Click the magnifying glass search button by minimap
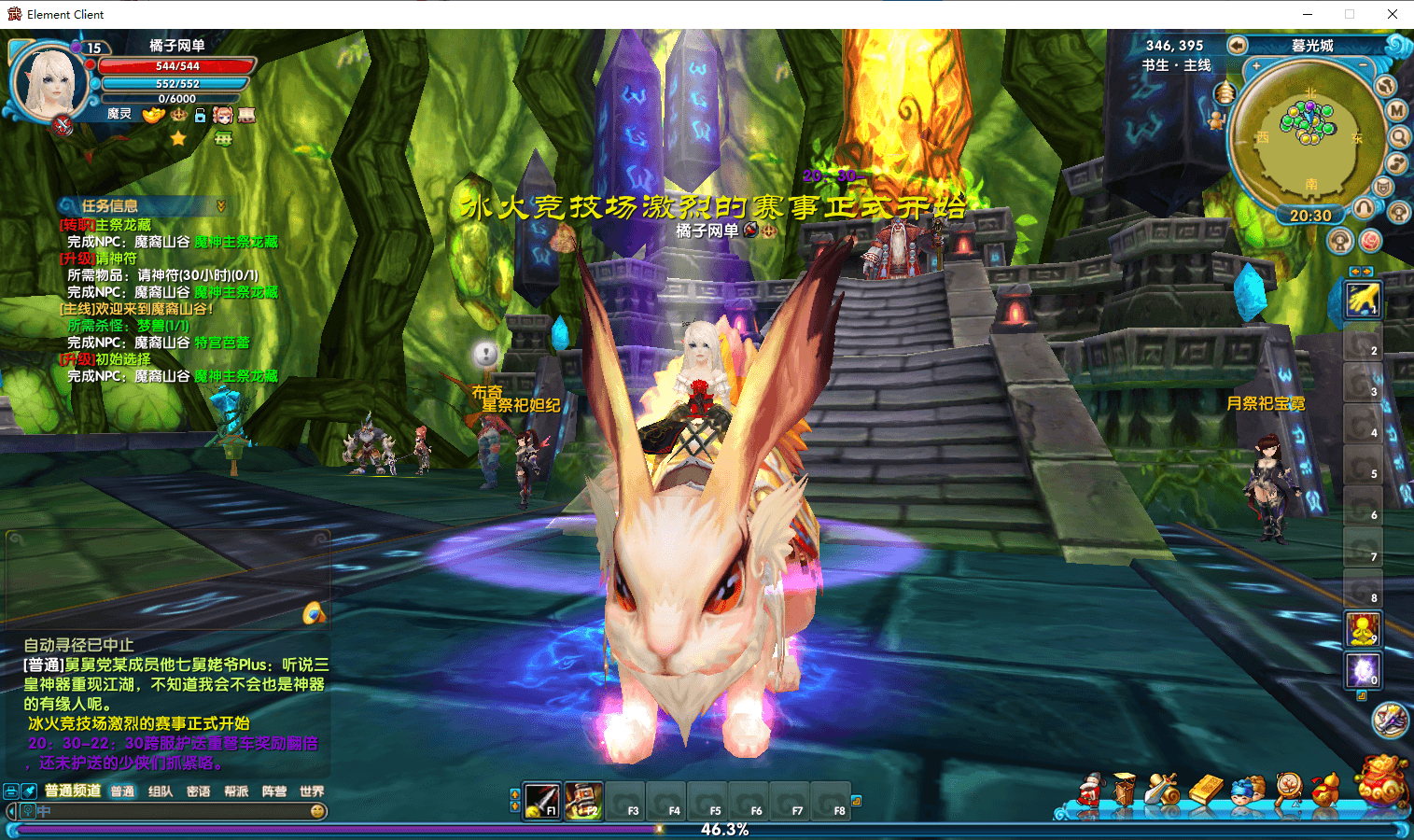 [1400, 137]
